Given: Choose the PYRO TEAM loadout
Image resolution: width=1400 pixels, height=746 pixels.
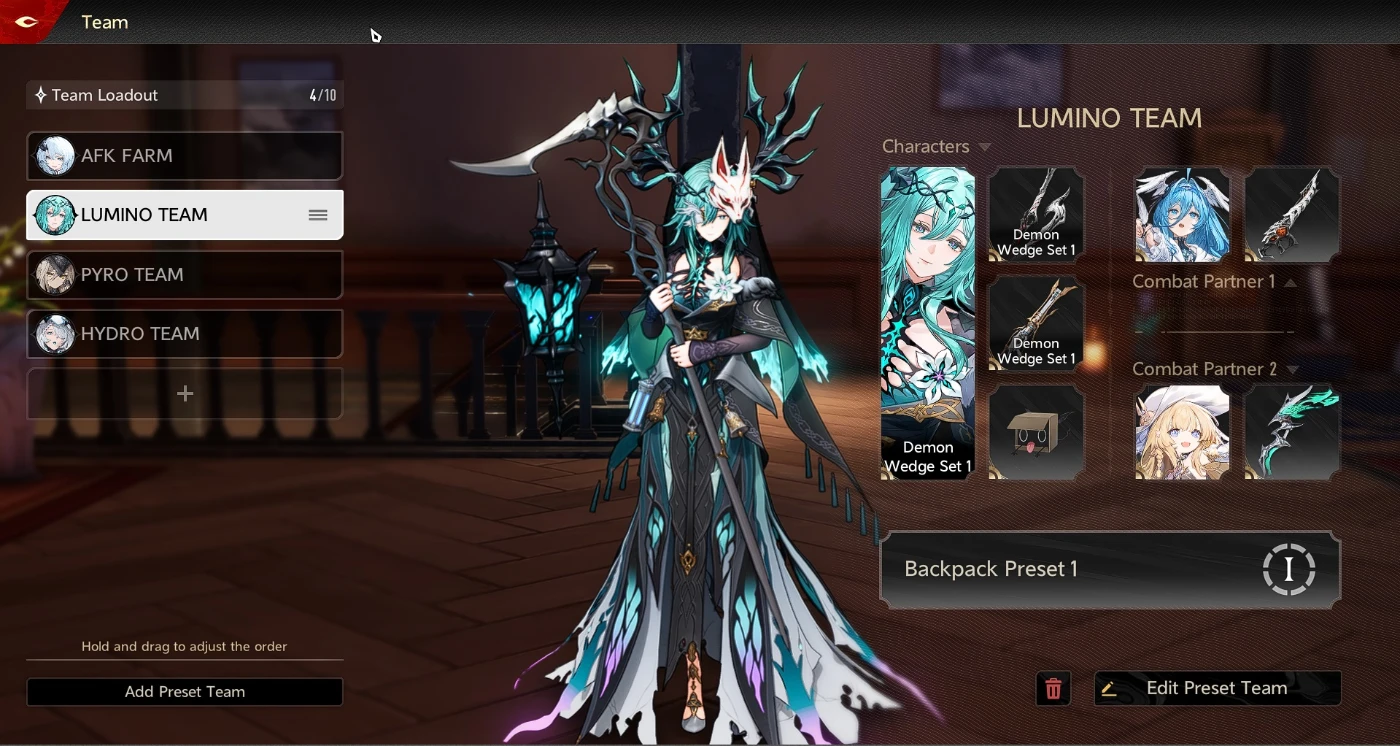Looking at the screenshot, I should pos(185,275).
